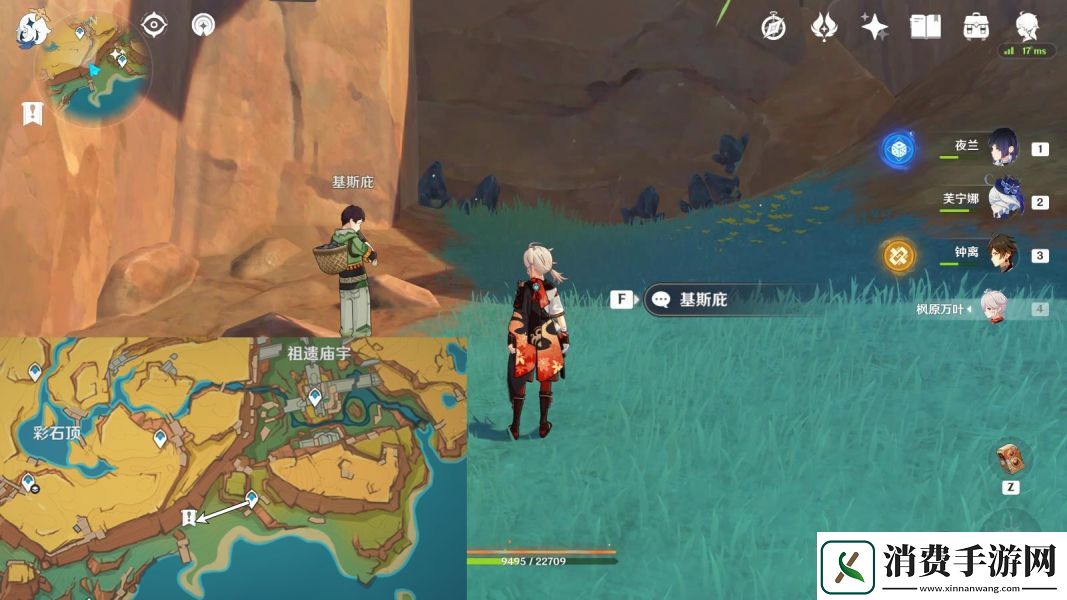Open the Adventurer Handbook book icon
Screen dimensions: 1067x600
(925, 27)
